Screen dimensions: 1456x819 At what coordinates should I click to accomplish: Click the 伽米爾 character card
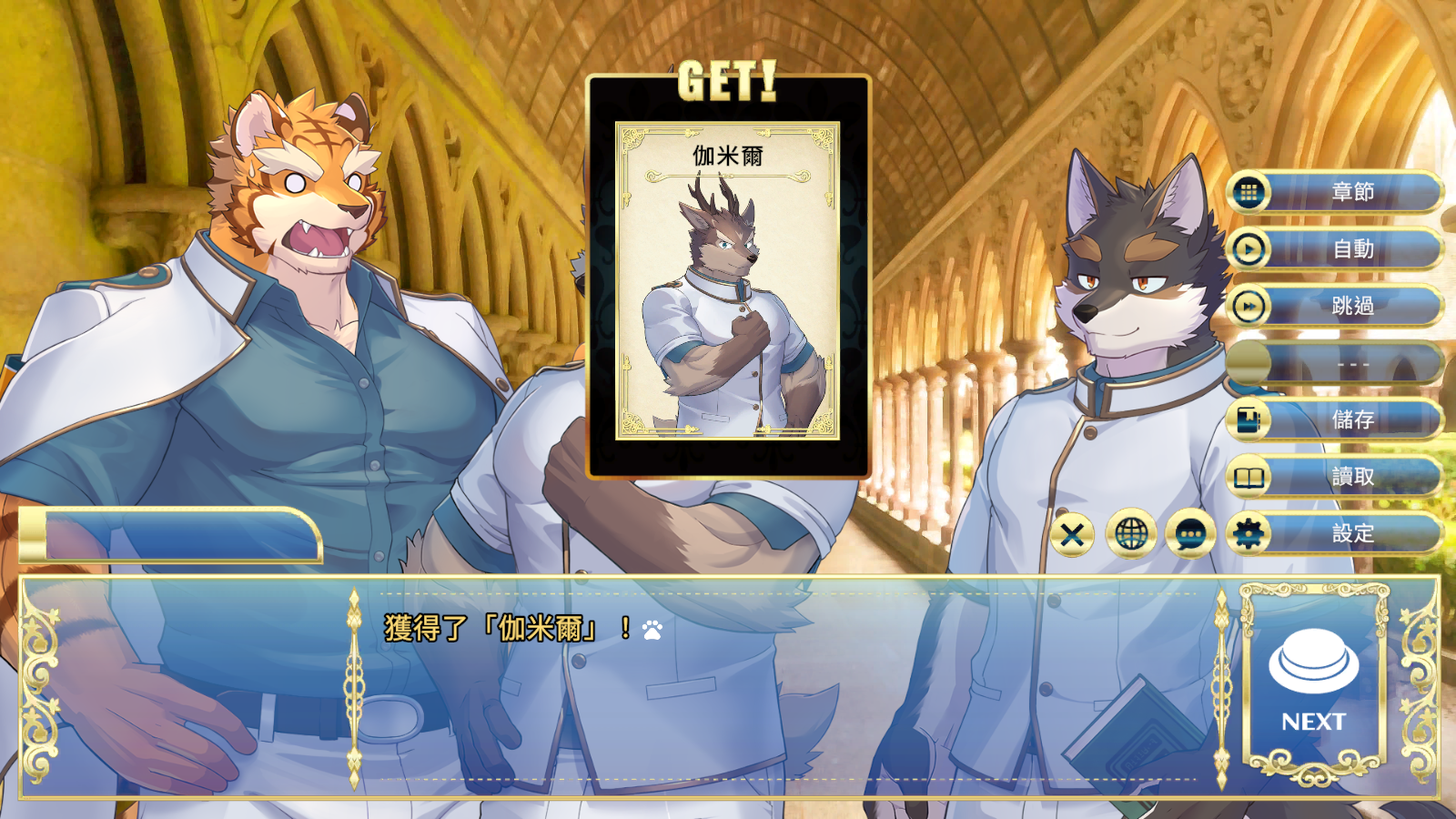[727, 280]
